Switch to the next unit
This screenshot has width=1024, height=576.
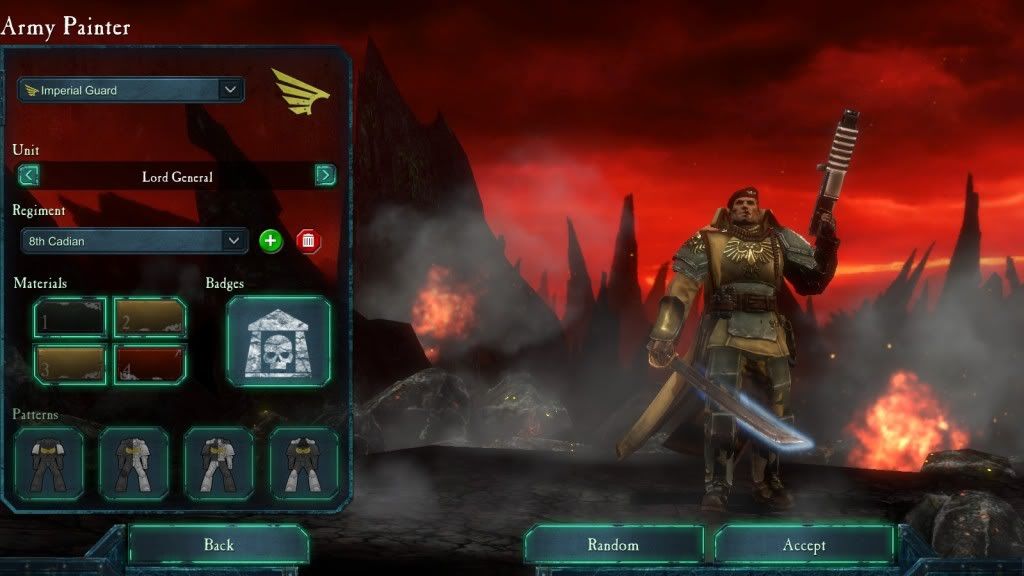[325, 176]
